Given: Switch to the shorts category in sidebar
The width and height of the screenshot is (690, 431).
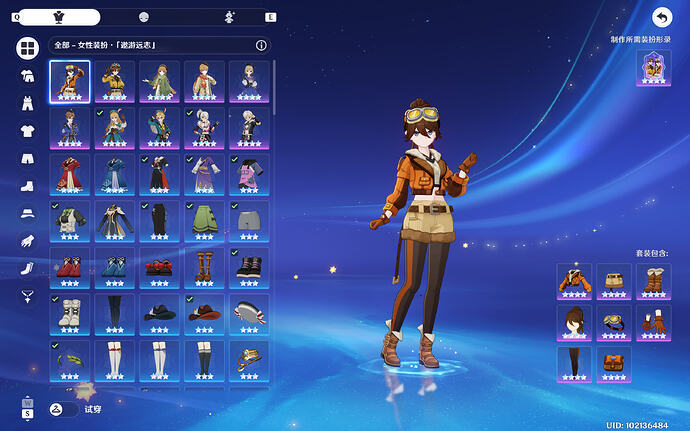Looking at the screenshot, I should point(28,158).
